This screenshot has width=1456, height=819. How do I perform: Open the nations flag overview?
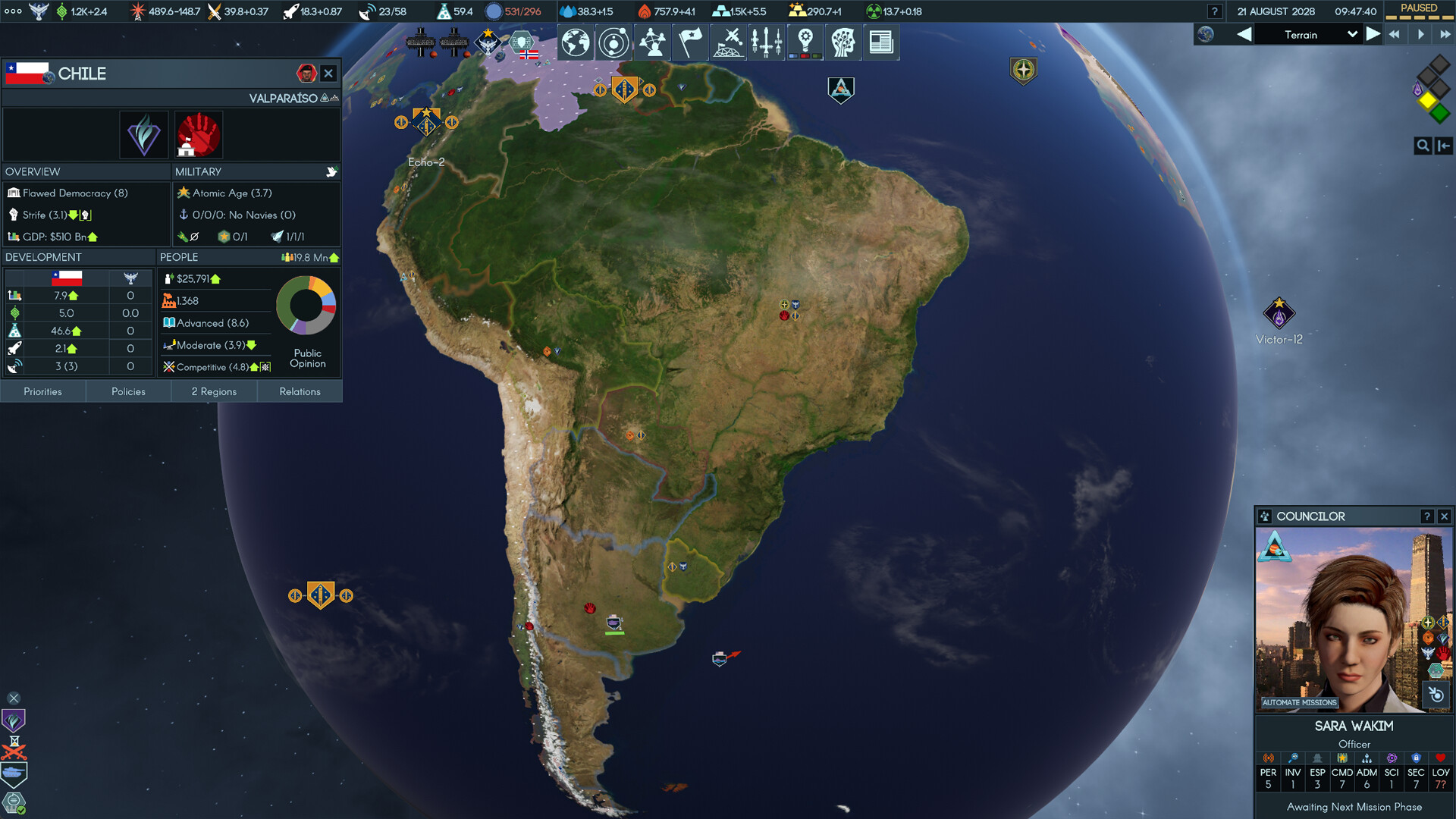pyautogui.click(x=690, y=42)
